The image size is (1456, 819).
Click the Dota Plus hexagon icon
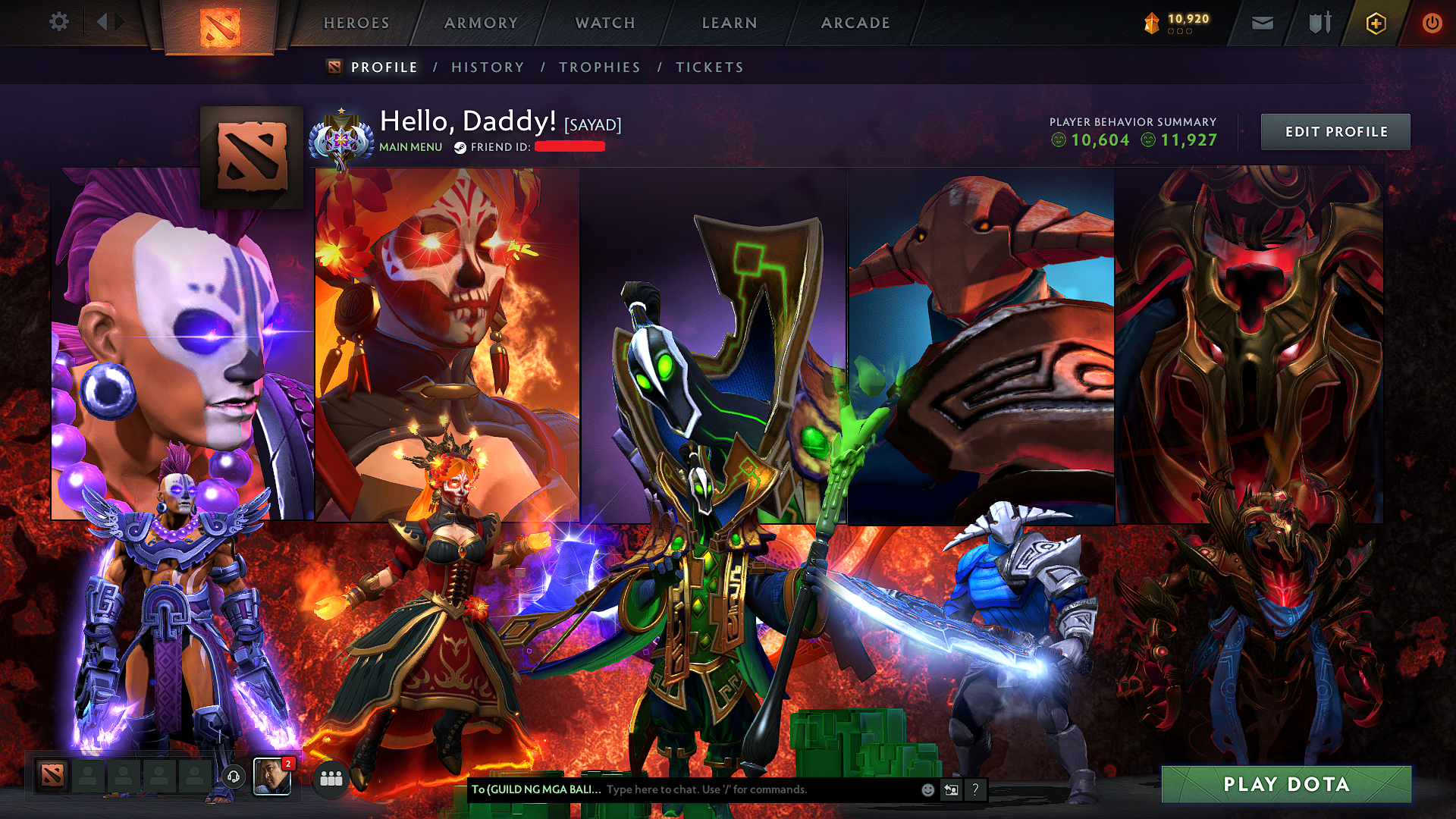[x=1375, y=23]
